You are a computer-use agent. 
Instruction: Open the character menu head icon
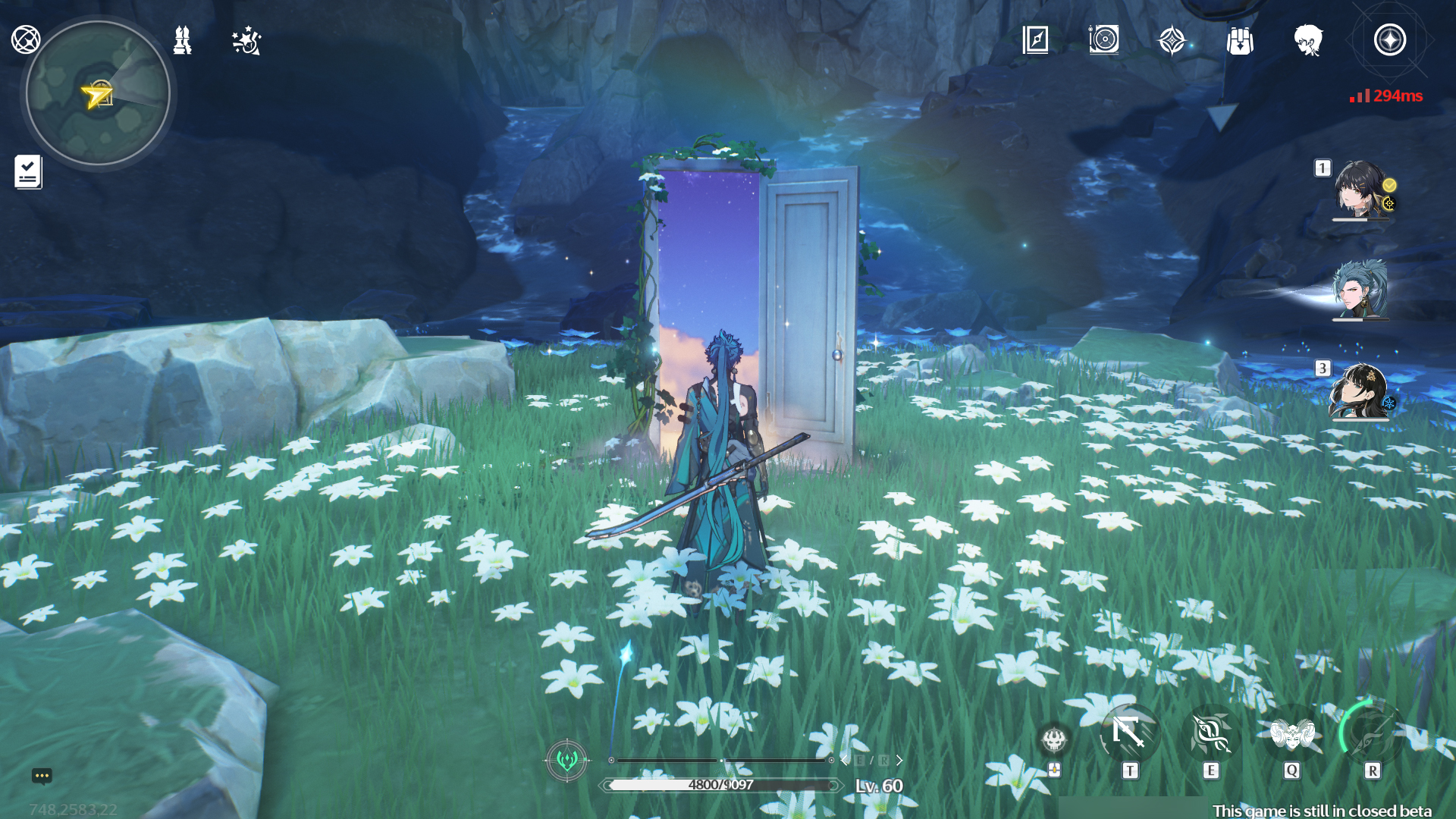pos(1308,43)
